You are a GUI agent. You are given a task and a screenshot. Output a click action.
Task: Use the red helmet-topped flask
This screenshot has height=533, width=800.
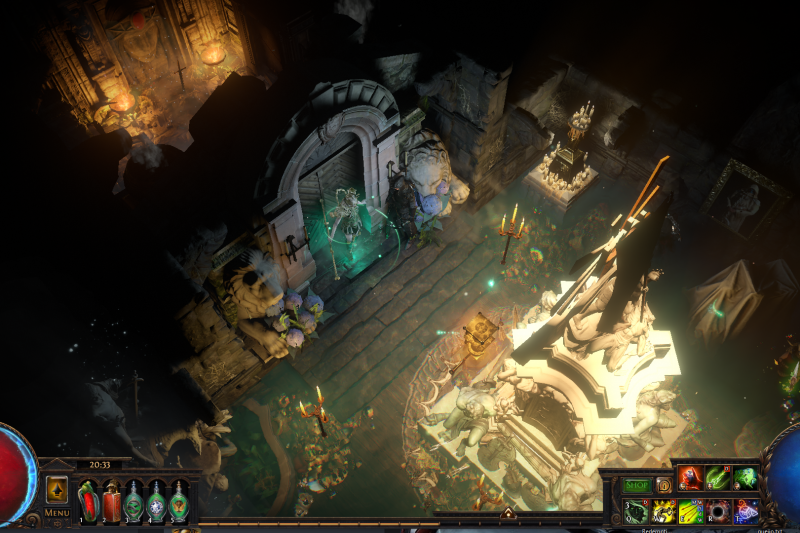coord(111,501)
